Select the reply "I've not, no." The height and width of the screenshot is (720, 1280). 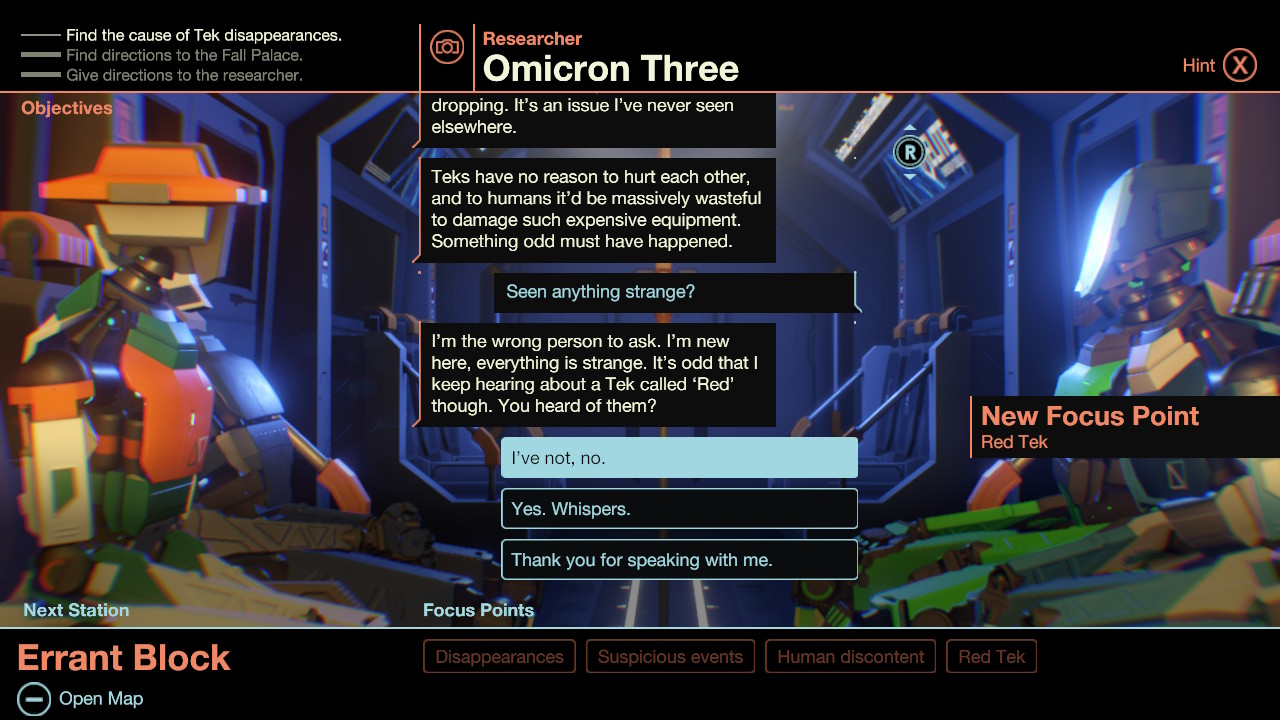679,457
